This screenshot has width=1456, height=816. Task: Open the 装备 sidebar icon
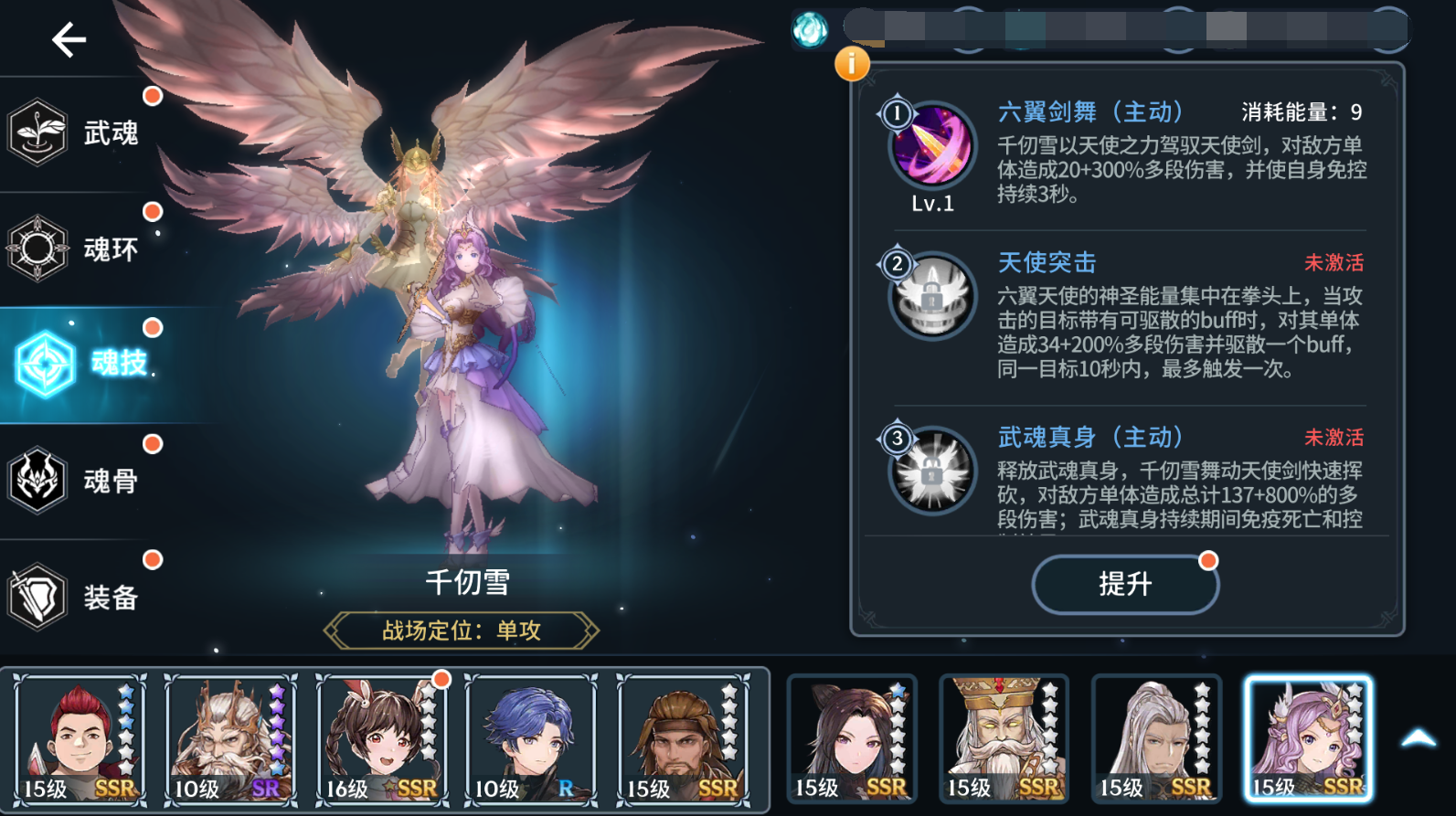pos(38,595)
